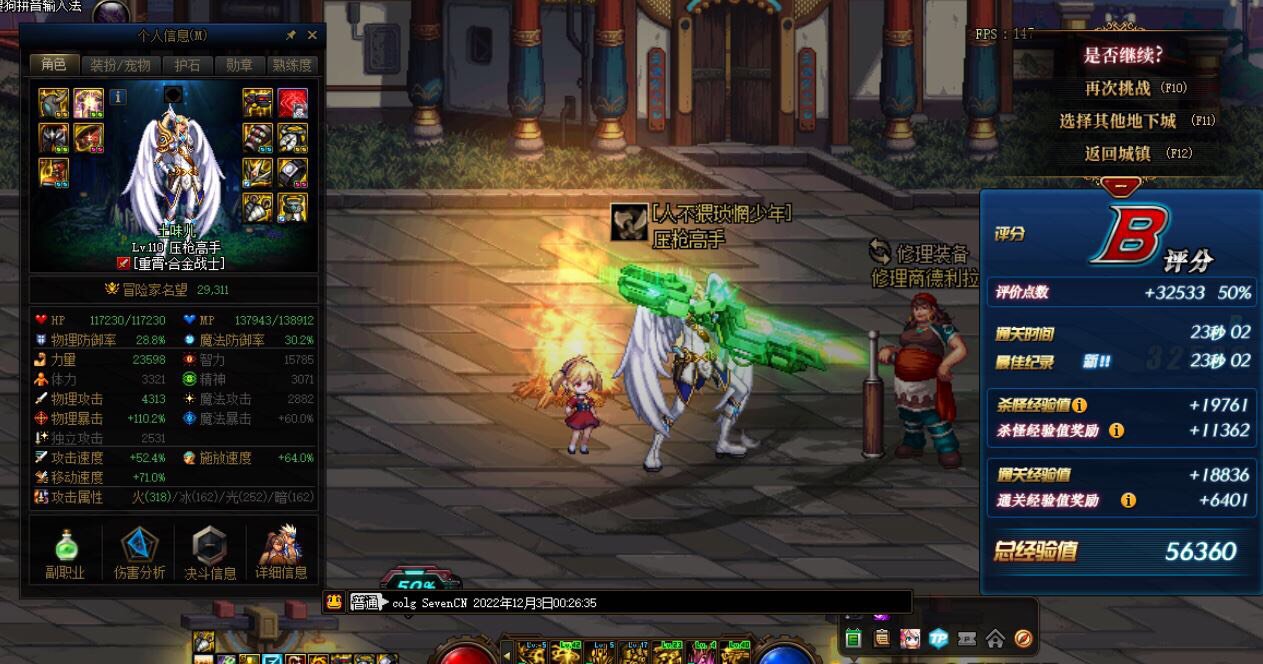Screen dimensions: 1263x664
Task: Click the blue info icon beside equipment
Action: point(118,97)
